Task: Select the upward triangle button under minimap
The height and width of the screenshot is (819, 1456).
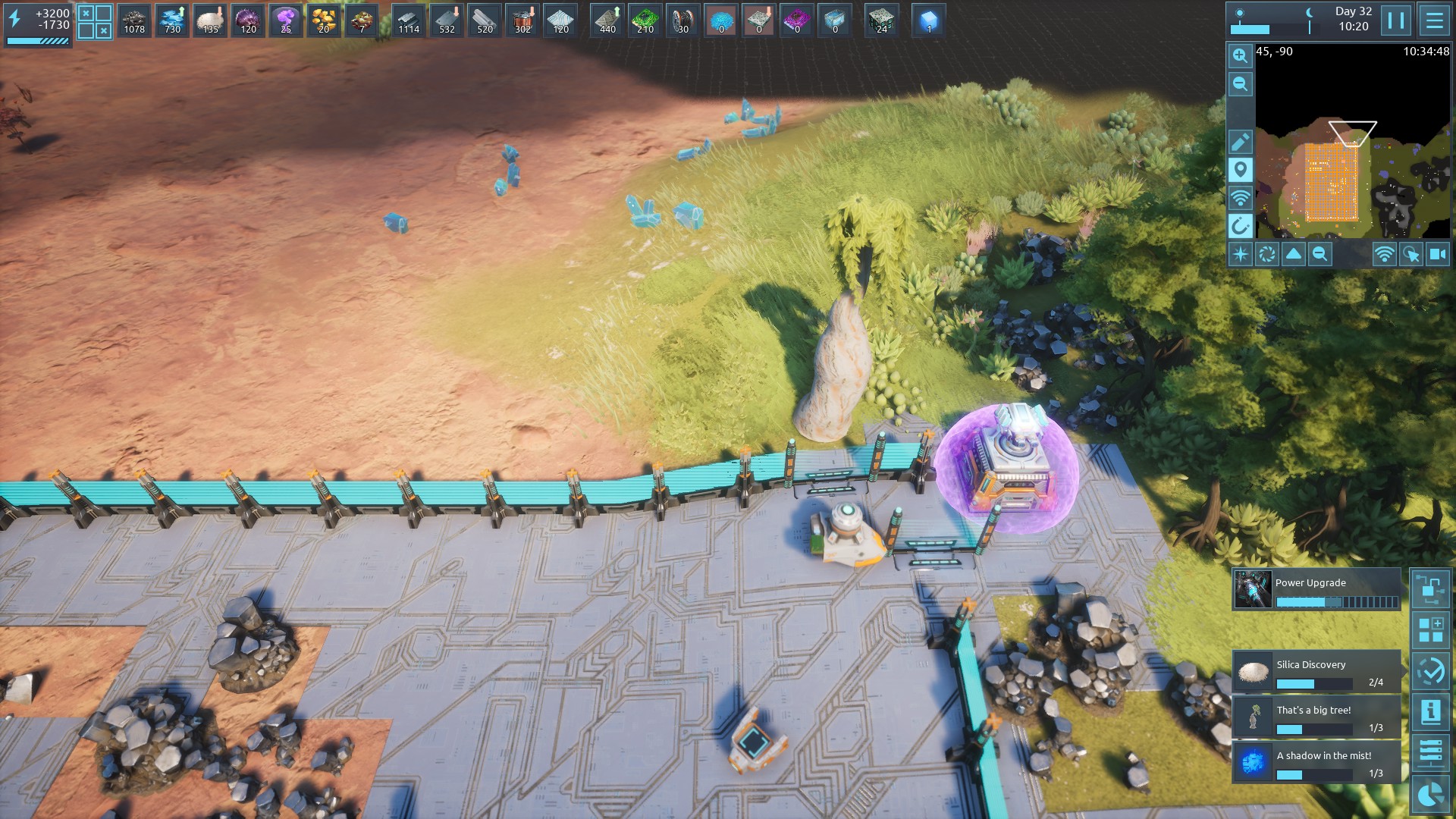Action: [1293, 254]
